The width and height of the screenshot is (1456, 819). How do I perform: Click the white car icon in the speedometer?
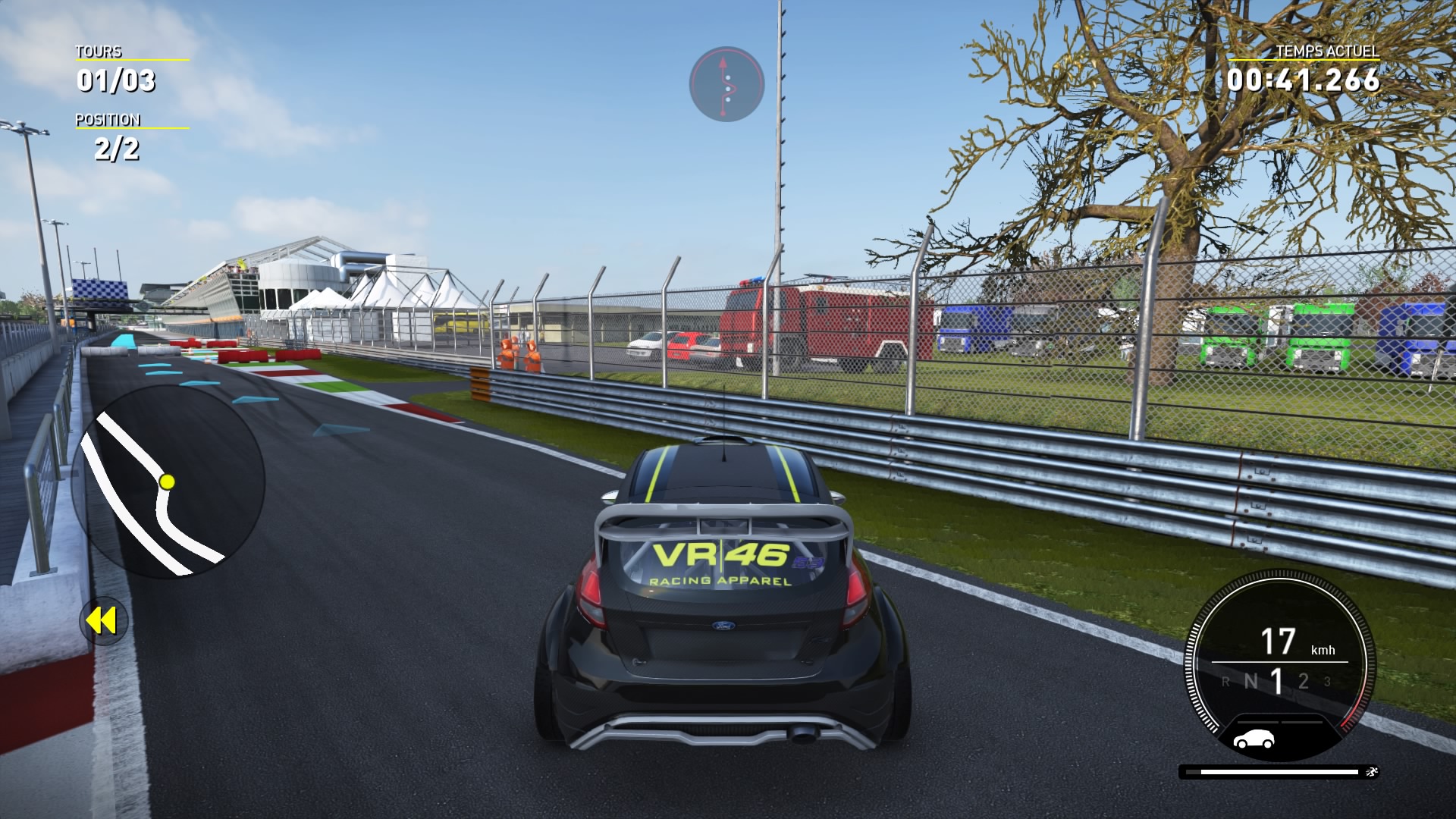pos(1254,739)
